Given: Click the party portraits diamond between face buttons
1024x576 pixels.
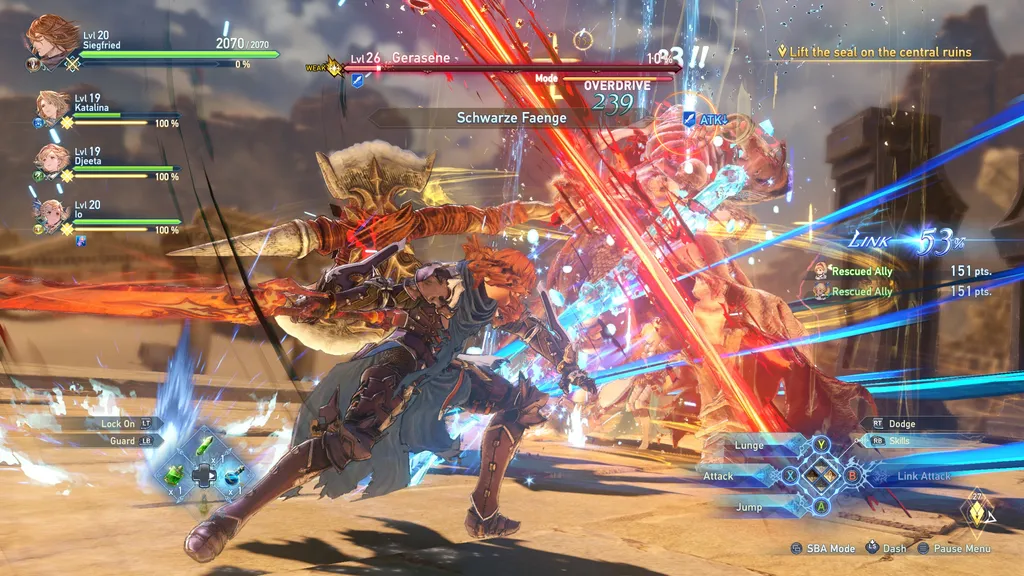Looking at the screenshot, I should [x=821, y=476].
